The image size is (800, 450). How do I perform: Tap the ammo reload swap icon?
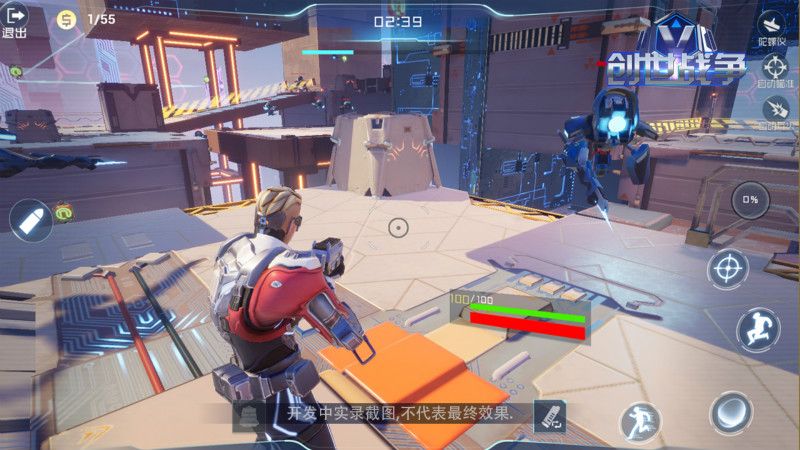pos(549,414)
